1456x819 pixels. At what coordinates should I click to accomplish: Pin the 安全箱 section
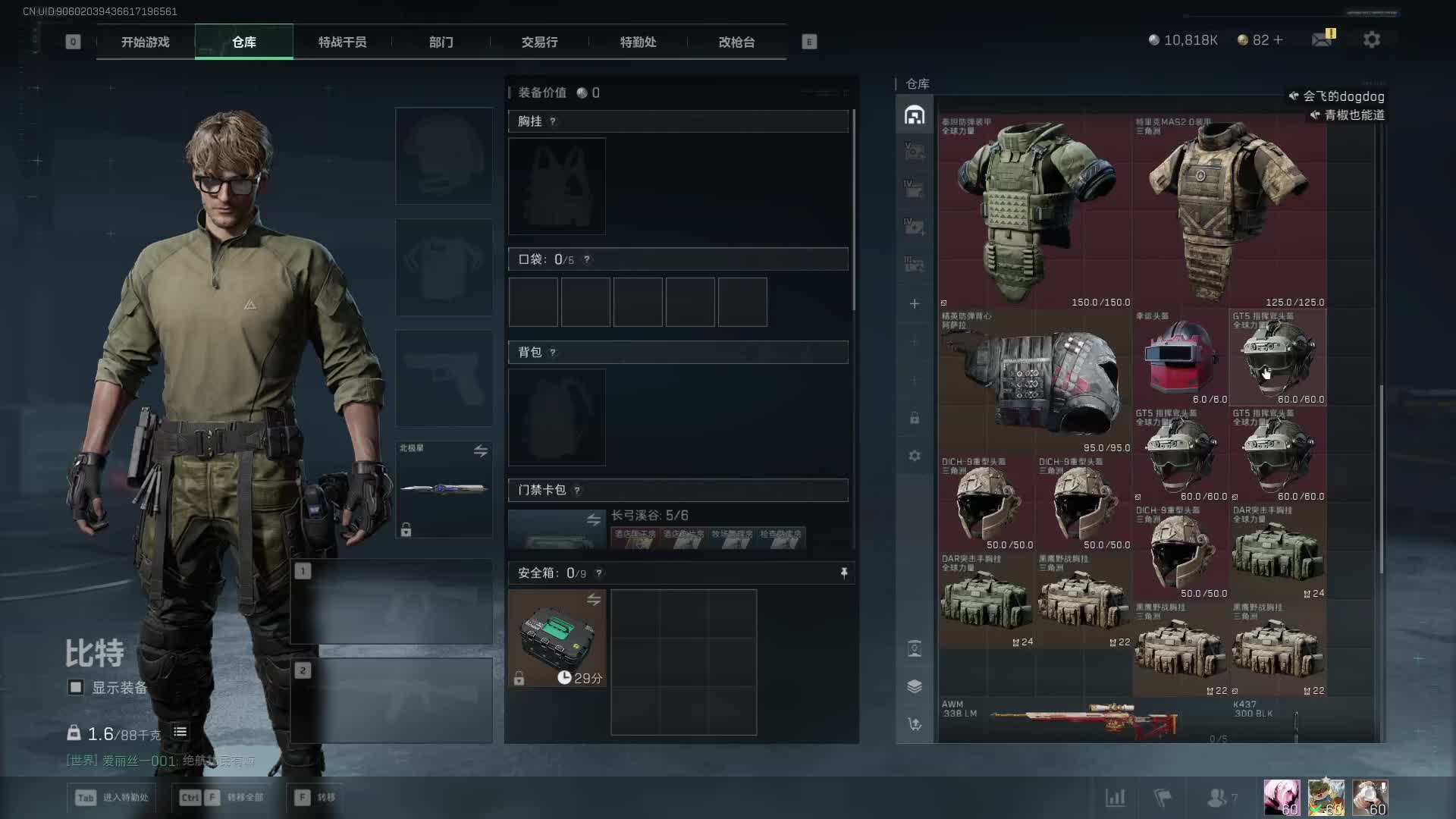pos(844,573)
